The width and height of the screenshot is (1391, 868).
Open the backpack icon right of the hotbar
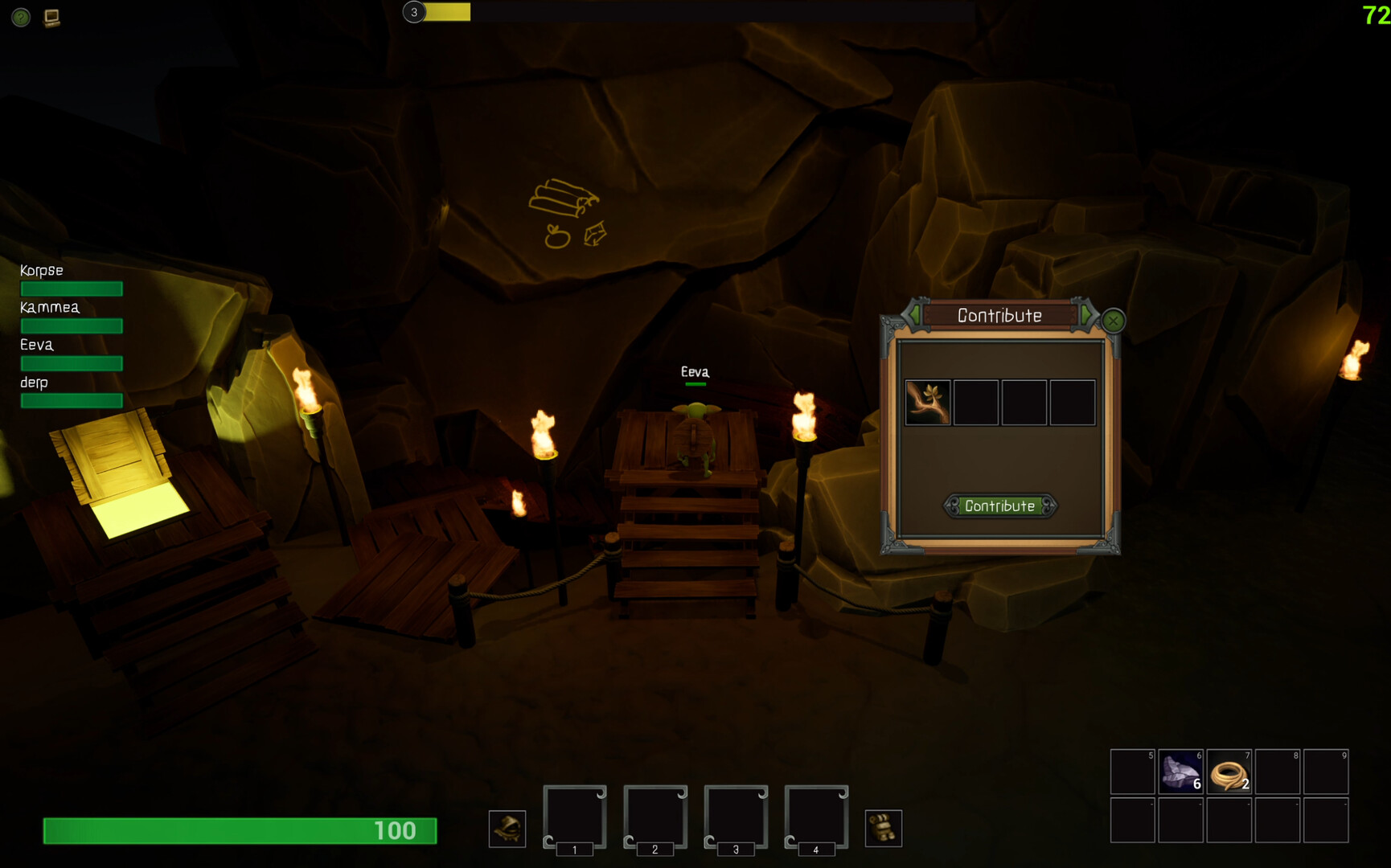pos(885,828)
